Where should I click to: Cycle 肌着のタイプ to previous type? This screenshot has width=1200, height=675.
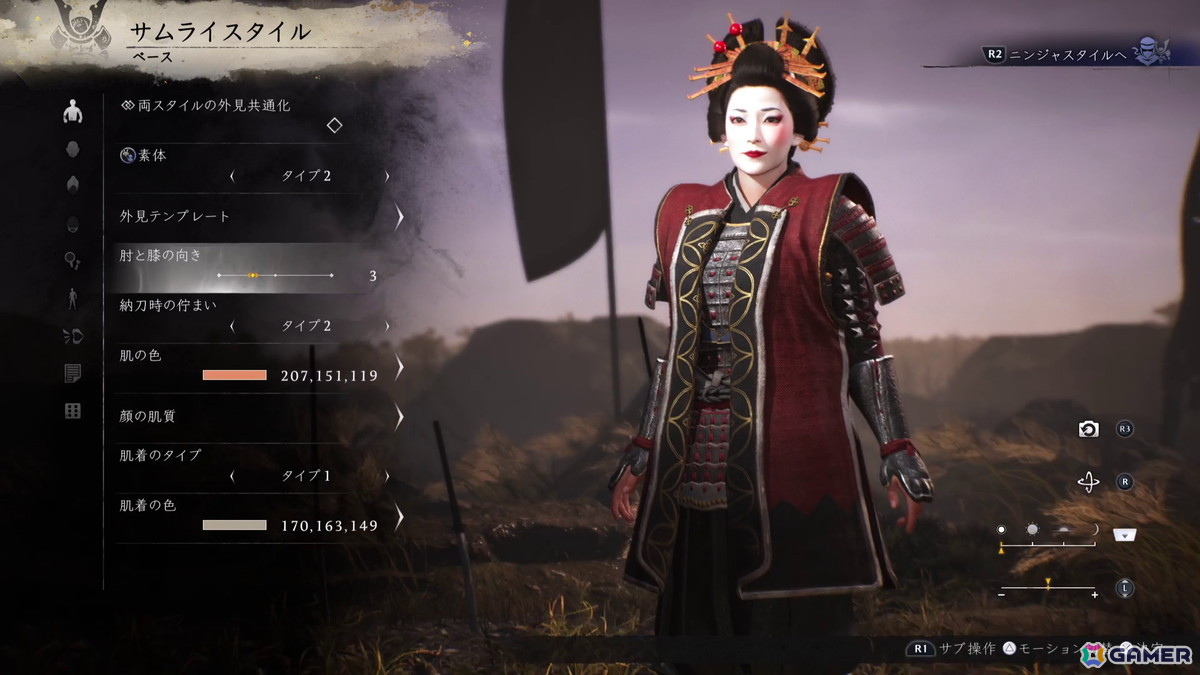pos(232,476)
